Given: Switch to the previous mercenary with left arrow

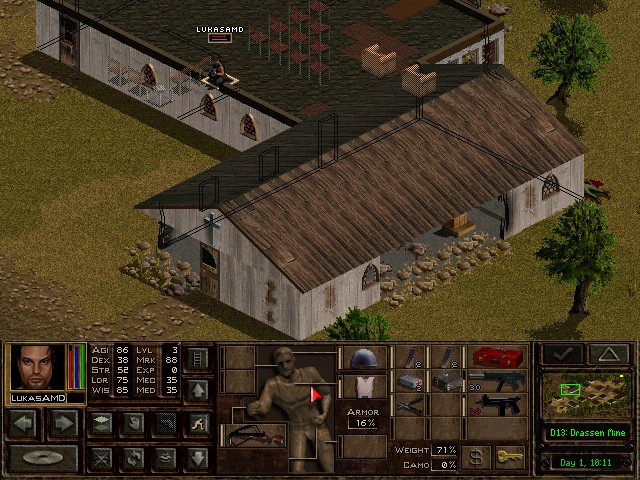Looking at the screenshot, I should (25, 423).
